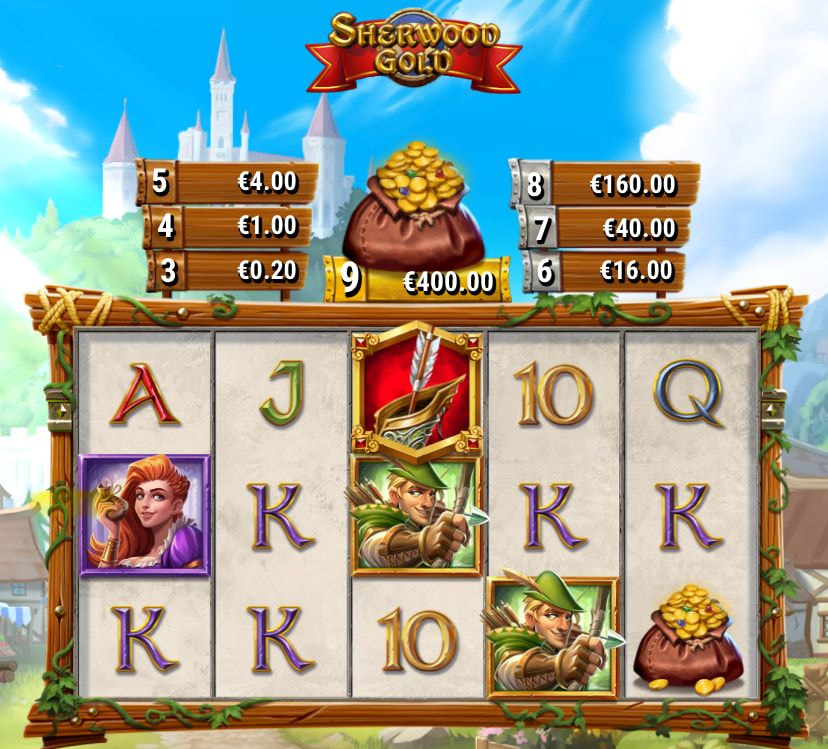Select the letter A reel symbol
Image resolution: width=828 pixels, height=749 pixels.
[x=144, y=393]
